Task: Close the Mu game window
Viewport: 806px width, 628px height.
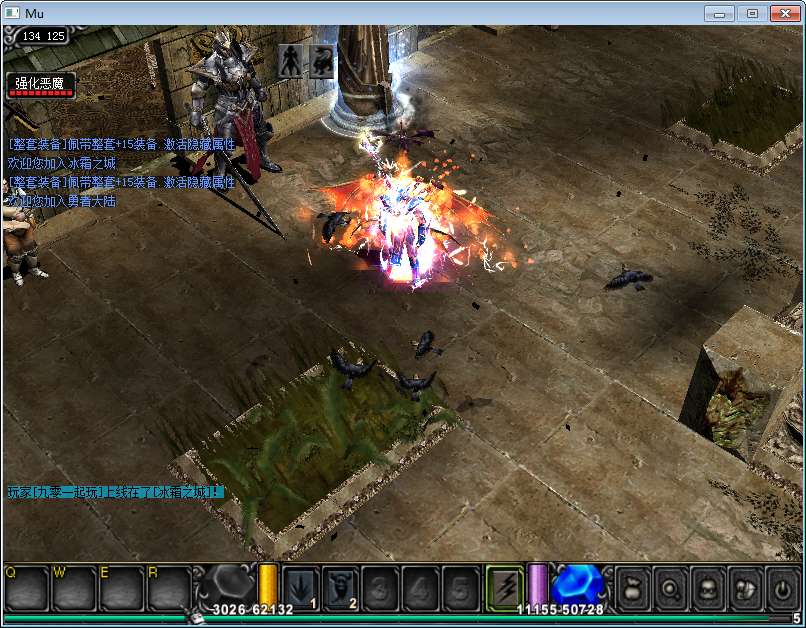Action: 786,13
